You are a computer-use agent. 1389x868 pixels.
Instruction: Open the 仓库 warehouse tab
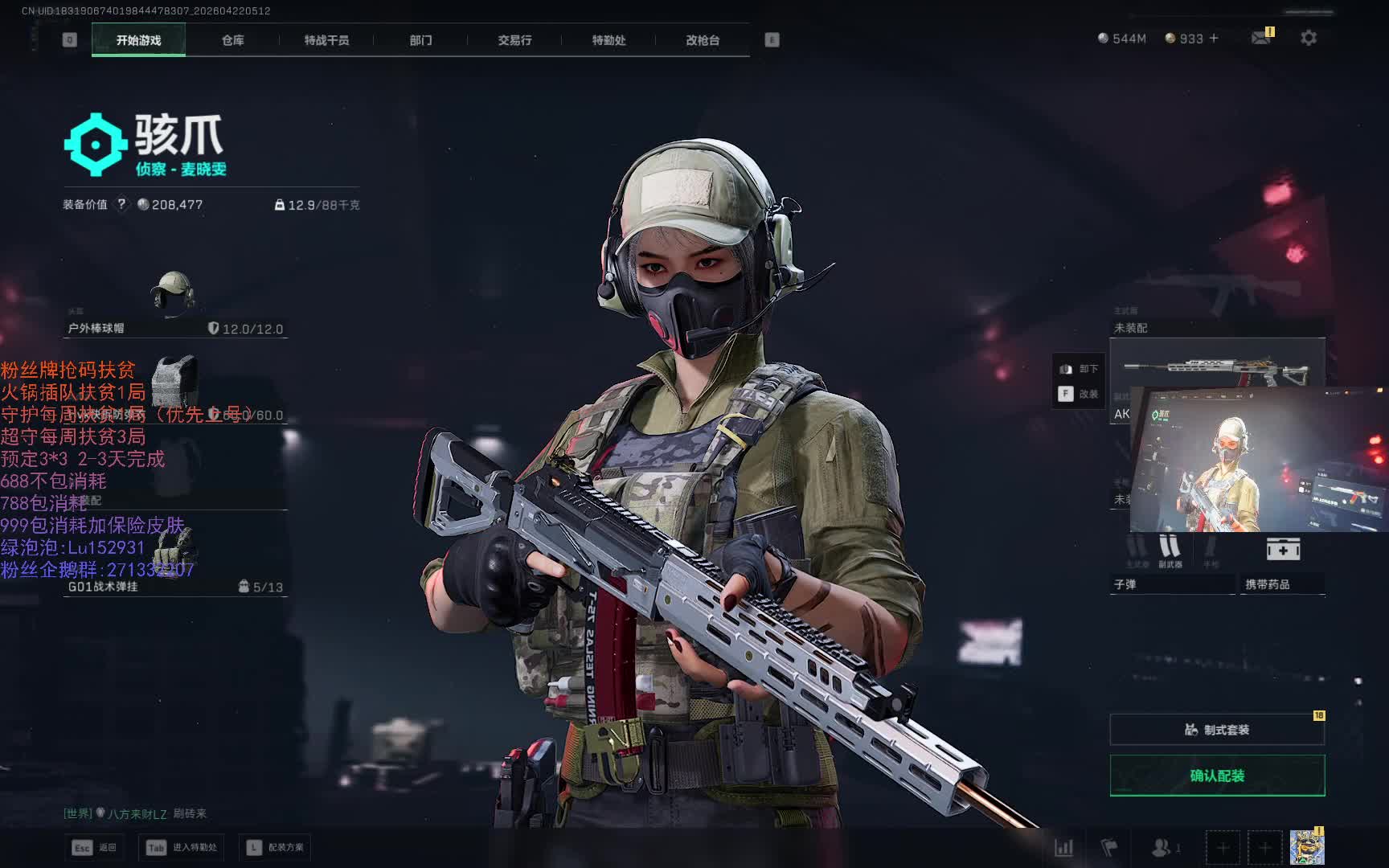pos(233,40)
